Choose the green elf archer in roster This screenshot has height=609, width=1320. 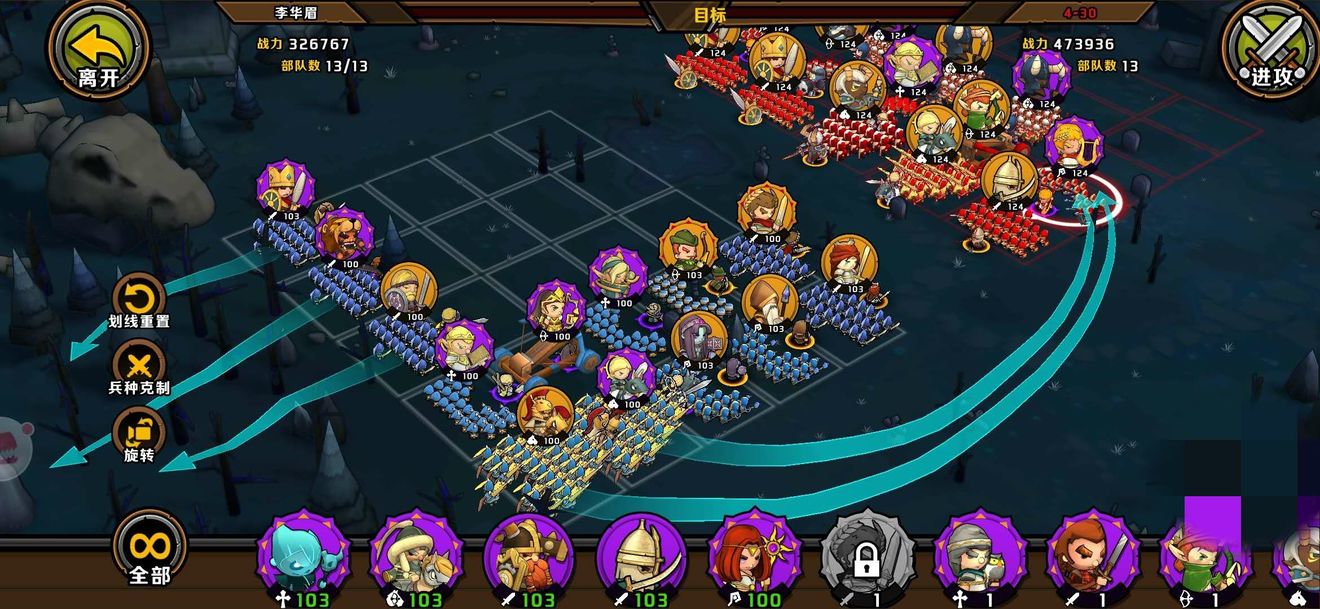[x=1200, y=557]
